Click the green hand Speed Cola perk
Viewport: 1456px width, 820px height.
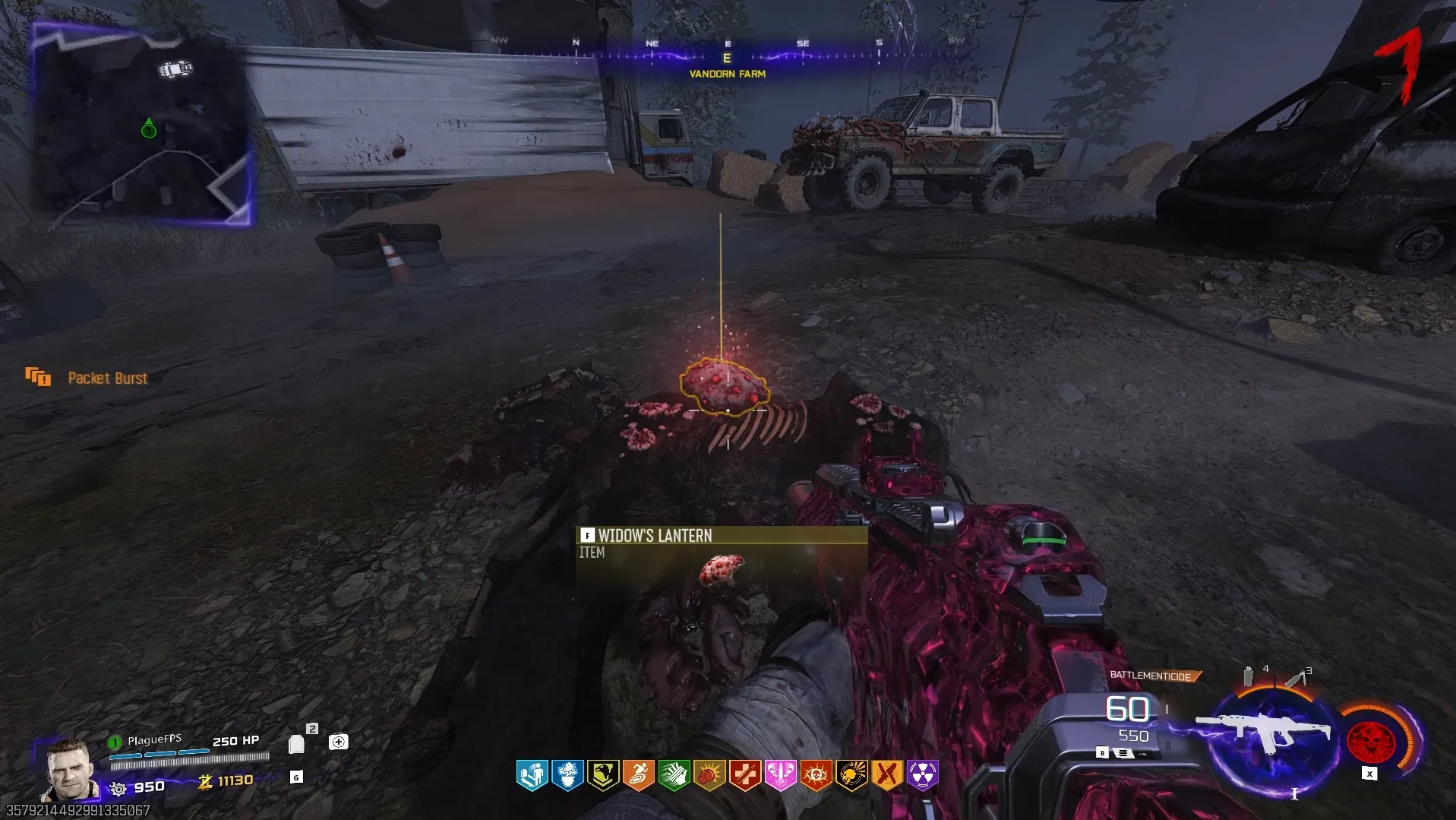click(x=674, y=775)
